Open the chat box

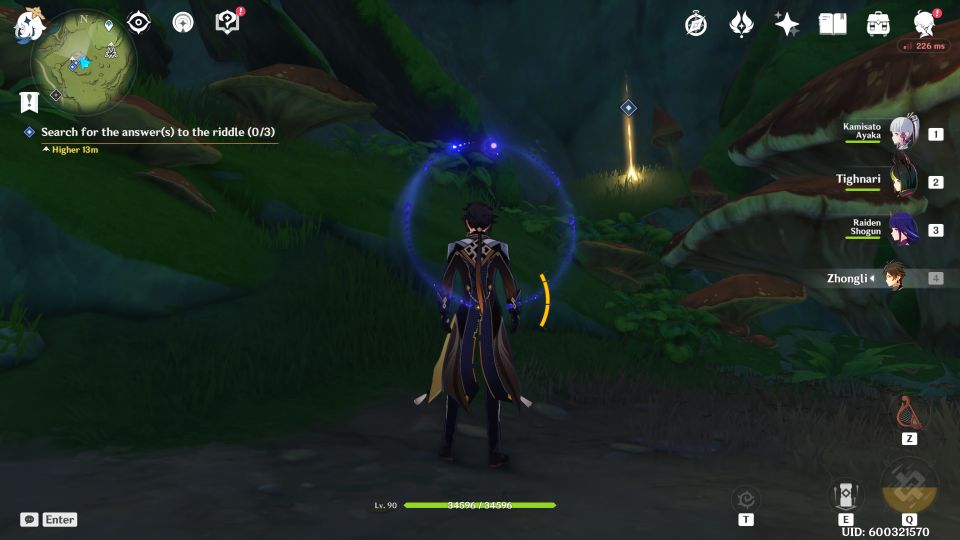point(49,519)
